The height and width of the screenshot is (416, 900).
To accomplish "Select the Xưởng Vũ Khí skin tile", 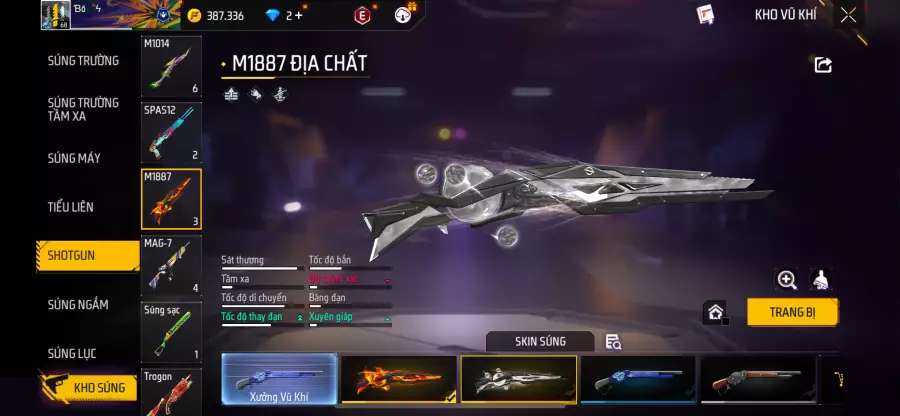I will (x=279, y=380).
